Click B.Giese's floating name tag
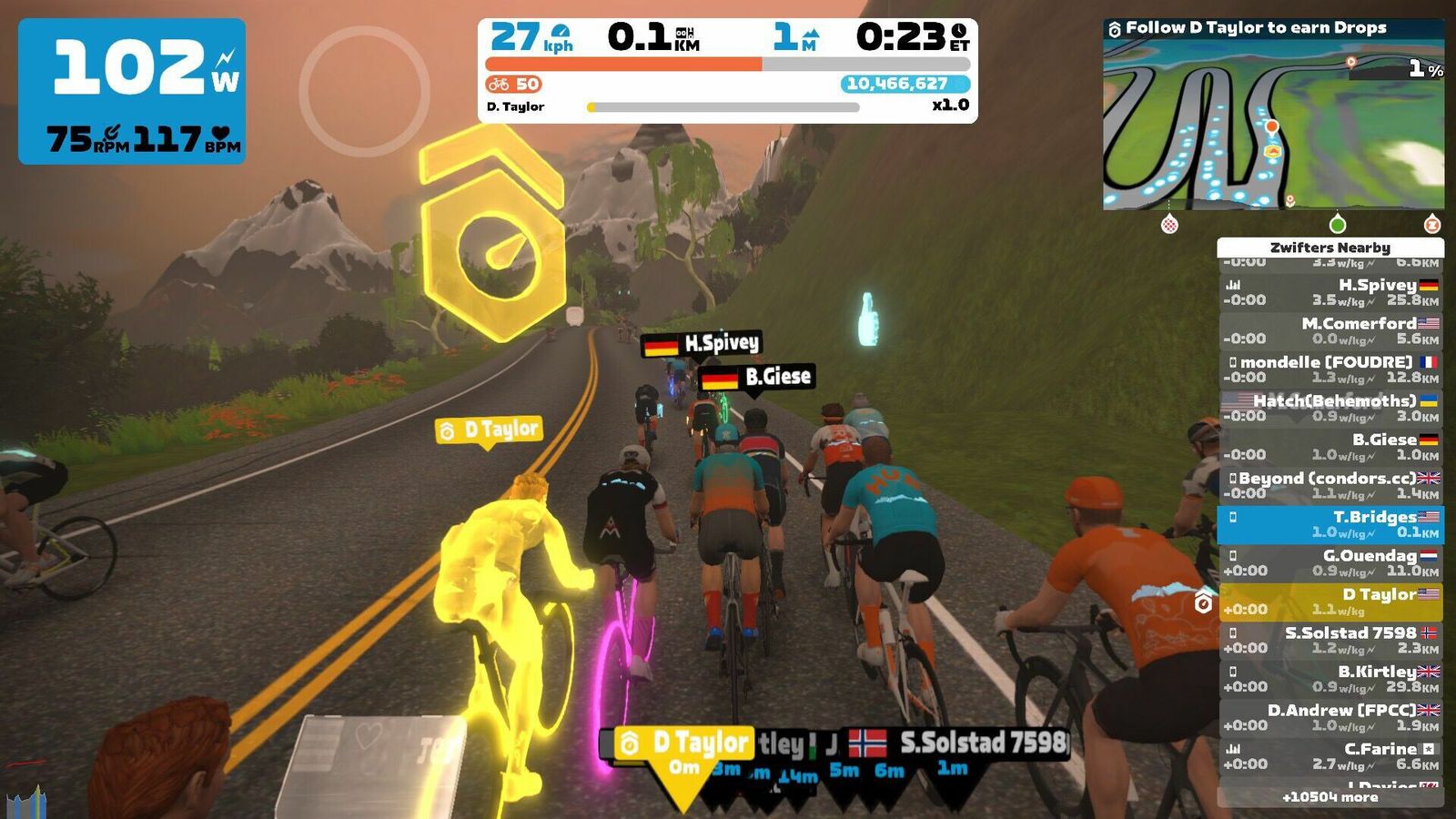1456x819 pixels. [x=755, y=377]
